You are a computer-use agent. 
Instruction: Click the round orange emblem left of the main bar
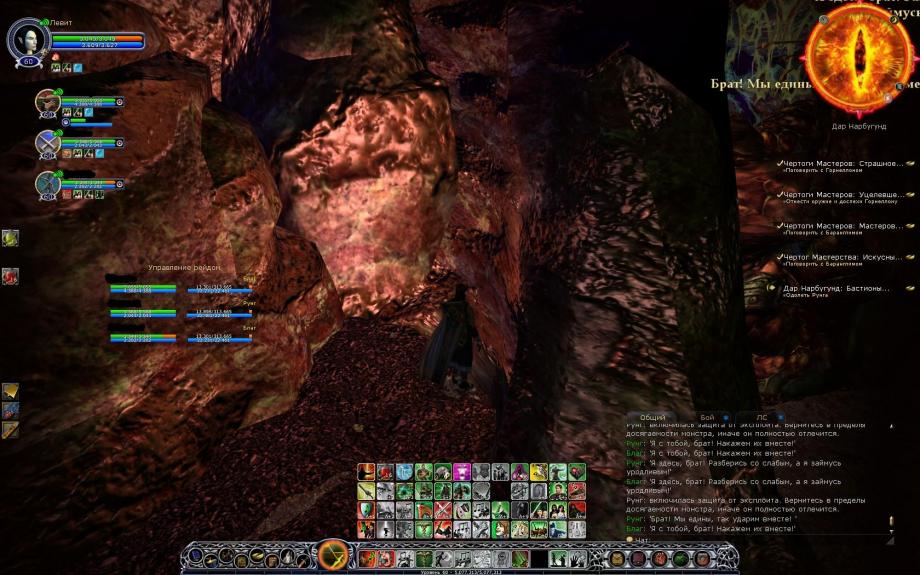click(331, 555)
